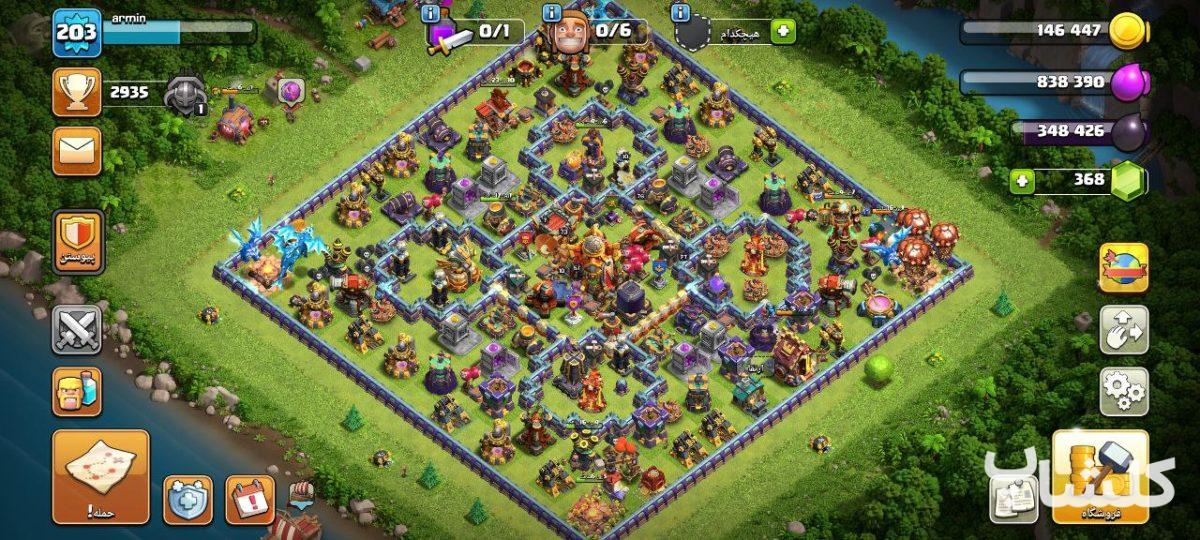This screenshot has height=540, width=1200.
Task: Open the level 203 player profile badge
Action: click(x=76, y=32)
